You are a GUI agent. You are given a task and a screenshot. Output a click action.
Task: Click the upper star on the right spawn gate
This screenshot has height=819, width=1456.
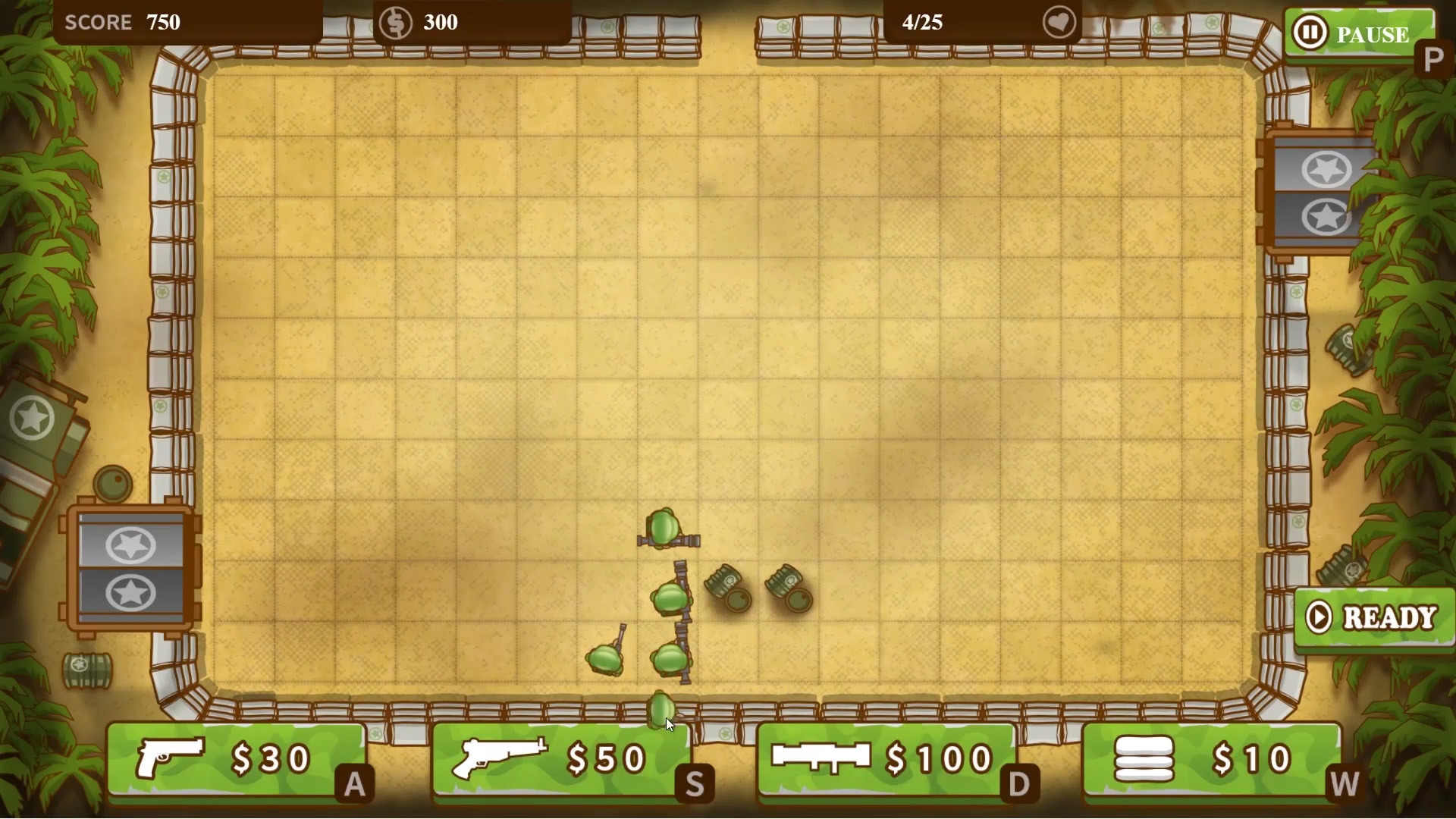(1326, 168)
